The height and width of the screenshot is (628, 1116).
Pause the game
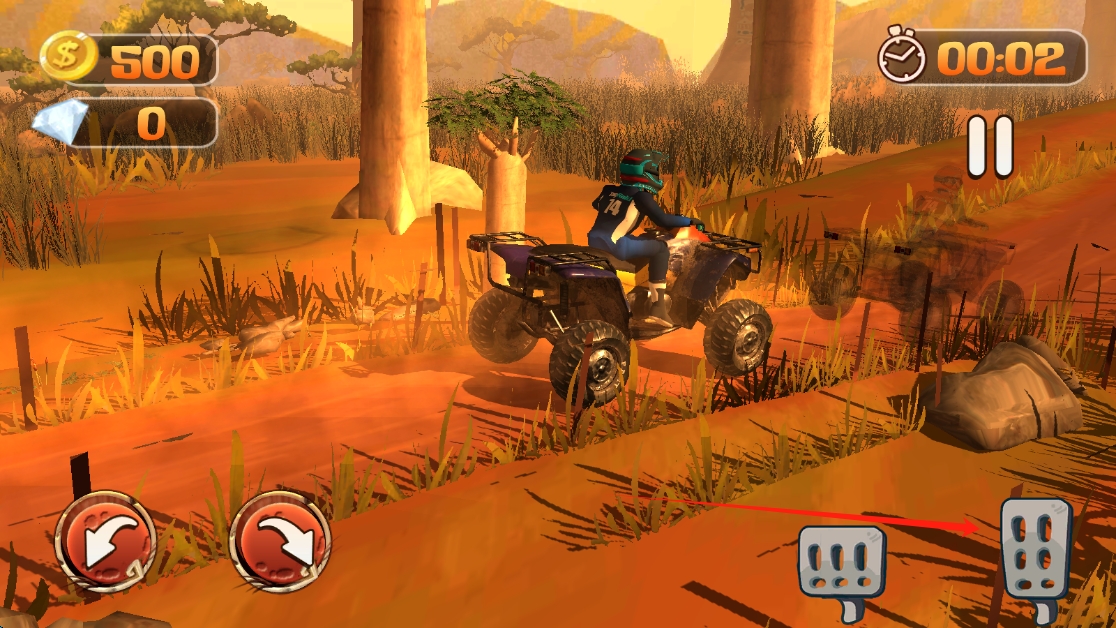[990, 146]
